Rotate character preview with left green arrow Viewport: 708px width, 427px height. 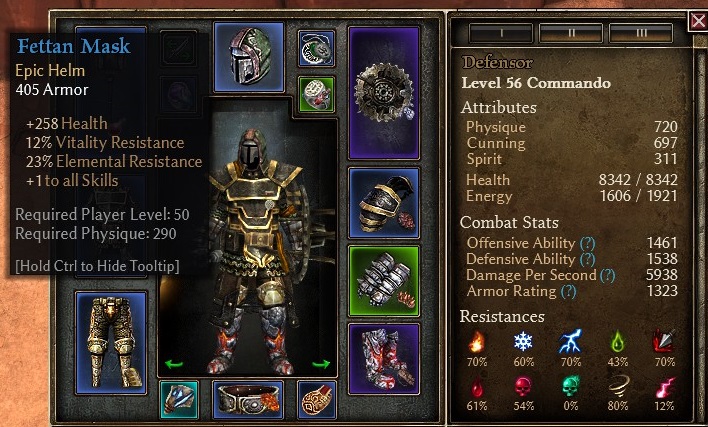tap(174, 364)
